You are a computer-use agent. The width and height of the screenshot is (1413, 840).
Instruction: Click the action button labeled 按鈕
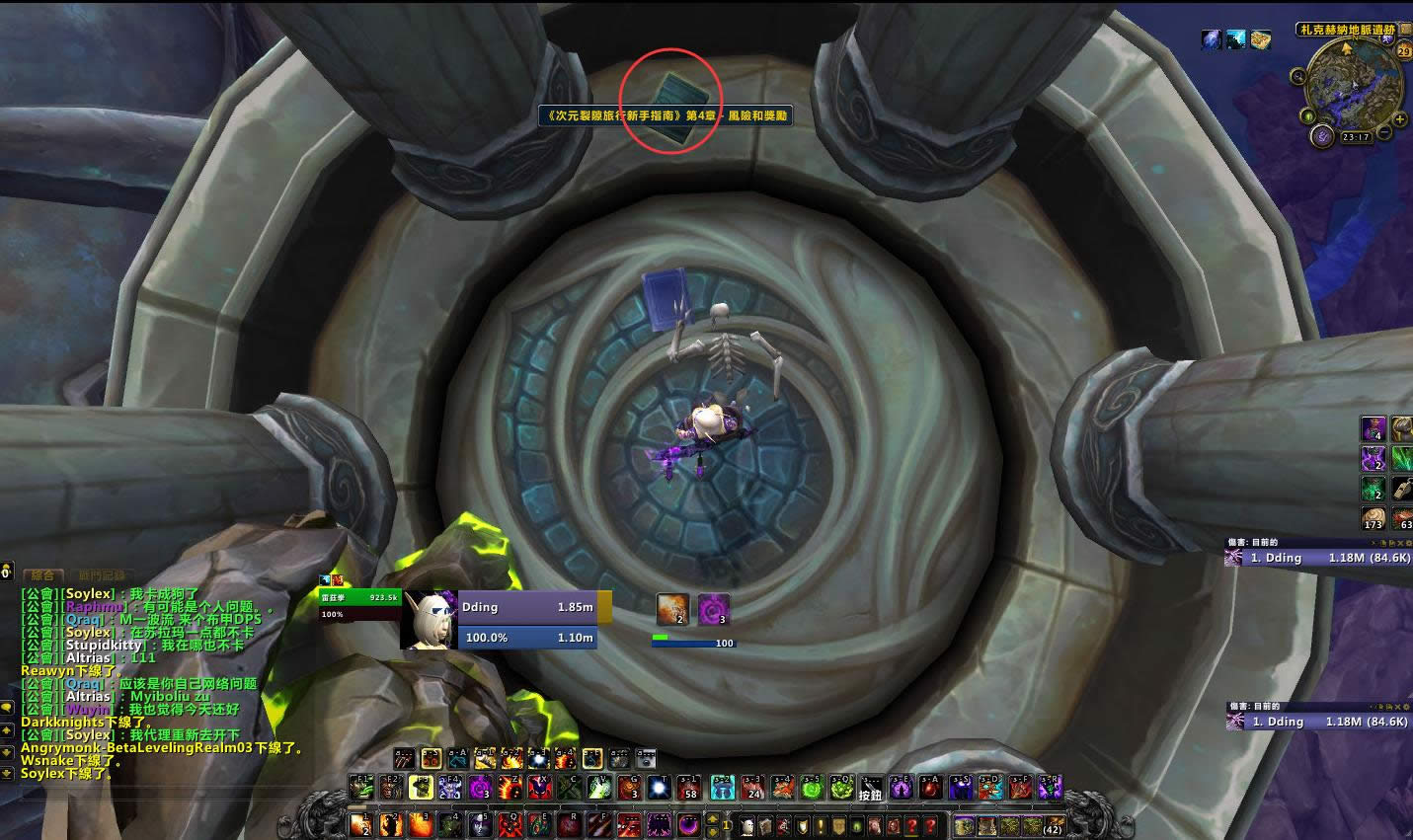(869, 787)
